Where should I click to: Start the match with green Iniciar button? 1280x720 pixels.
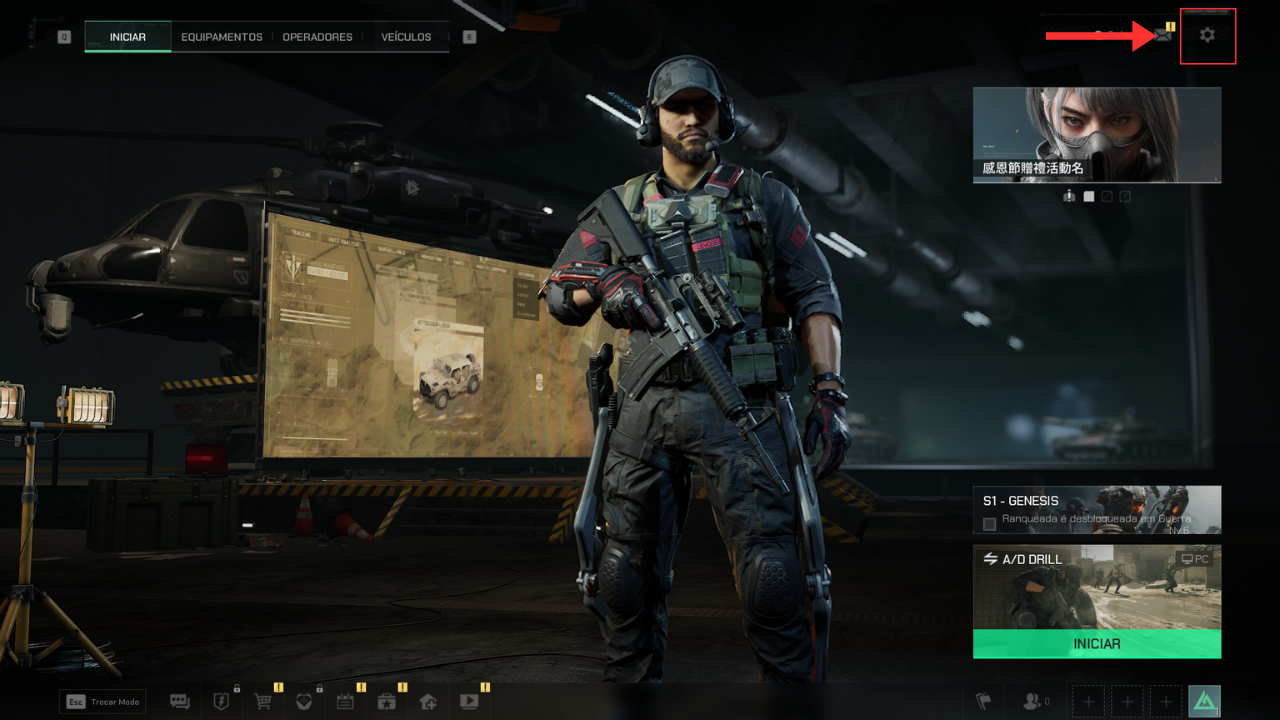click(1096, 644)
